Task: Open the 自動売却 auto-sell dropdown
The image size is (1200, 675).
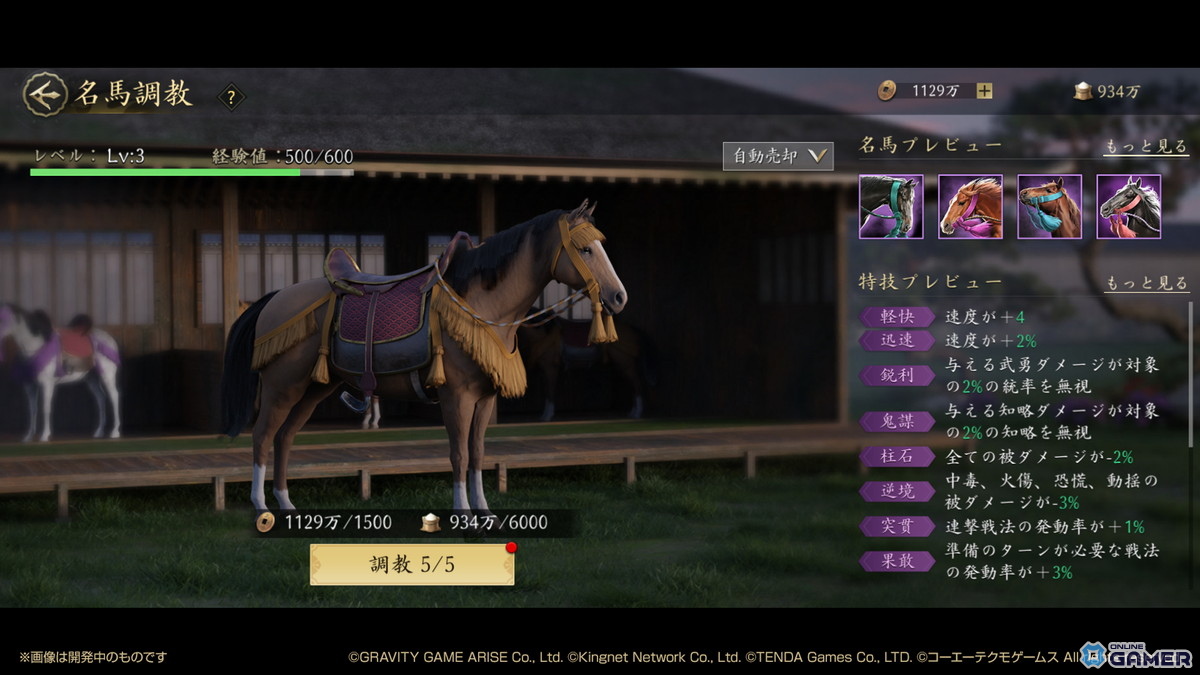Action: [x=778, y=156]
